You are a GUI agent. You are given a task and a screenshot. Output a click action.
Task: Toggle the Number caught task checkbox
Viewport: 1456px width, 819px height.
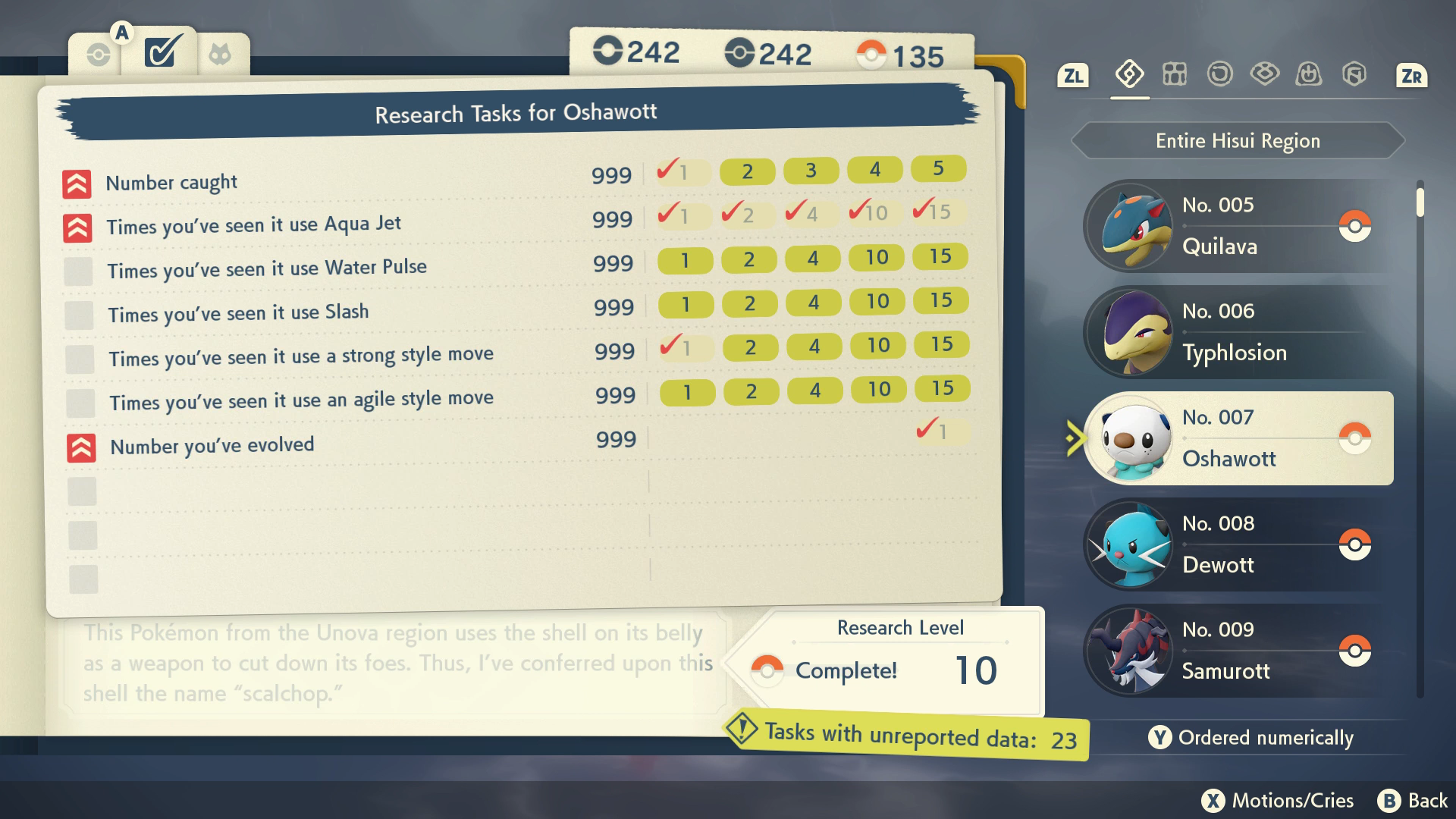tap(78, 182)
